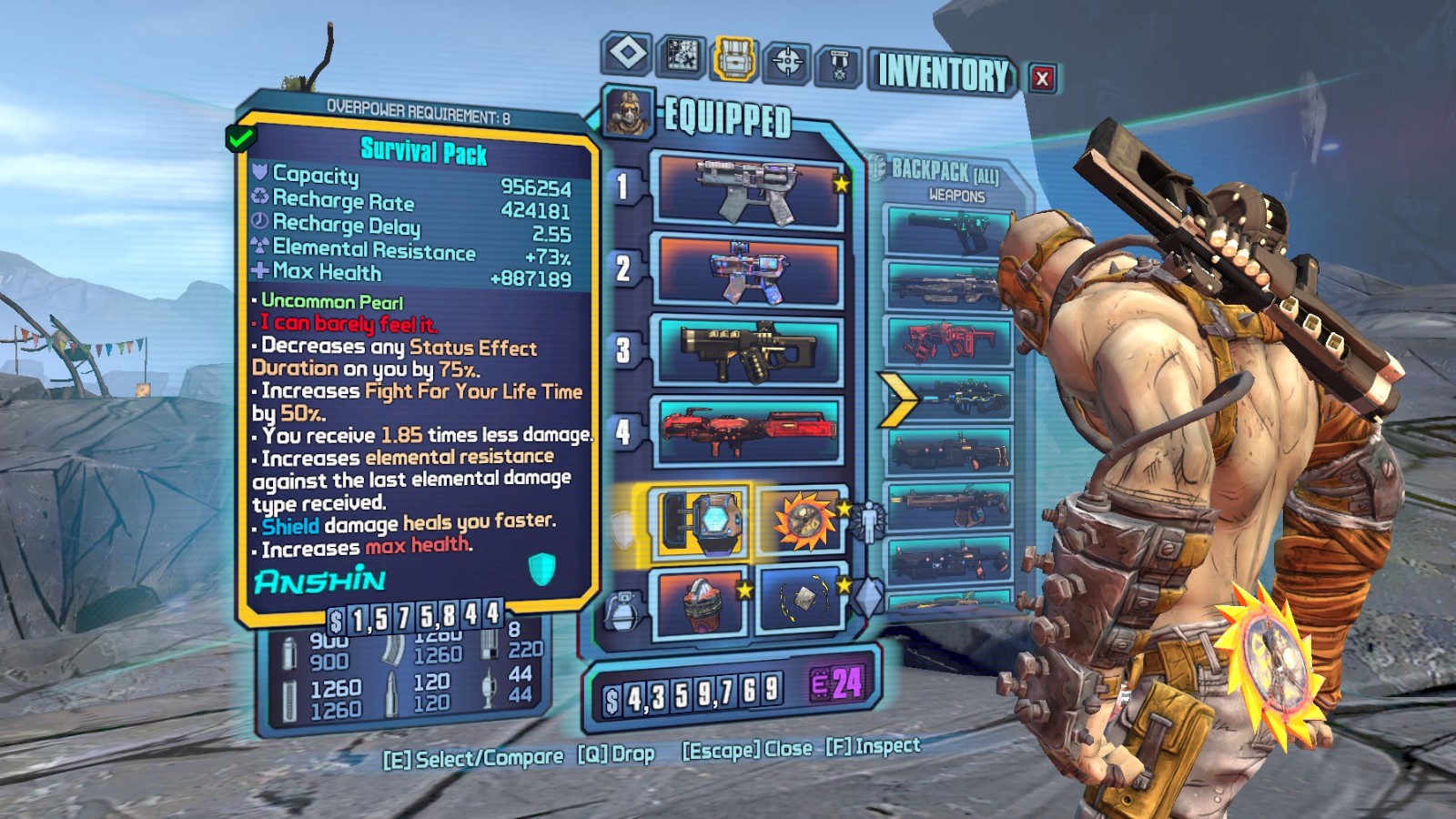Select the equipped relic slot
The width and height of the screenshot is (1456, 819).
click(x=802, y=599)
